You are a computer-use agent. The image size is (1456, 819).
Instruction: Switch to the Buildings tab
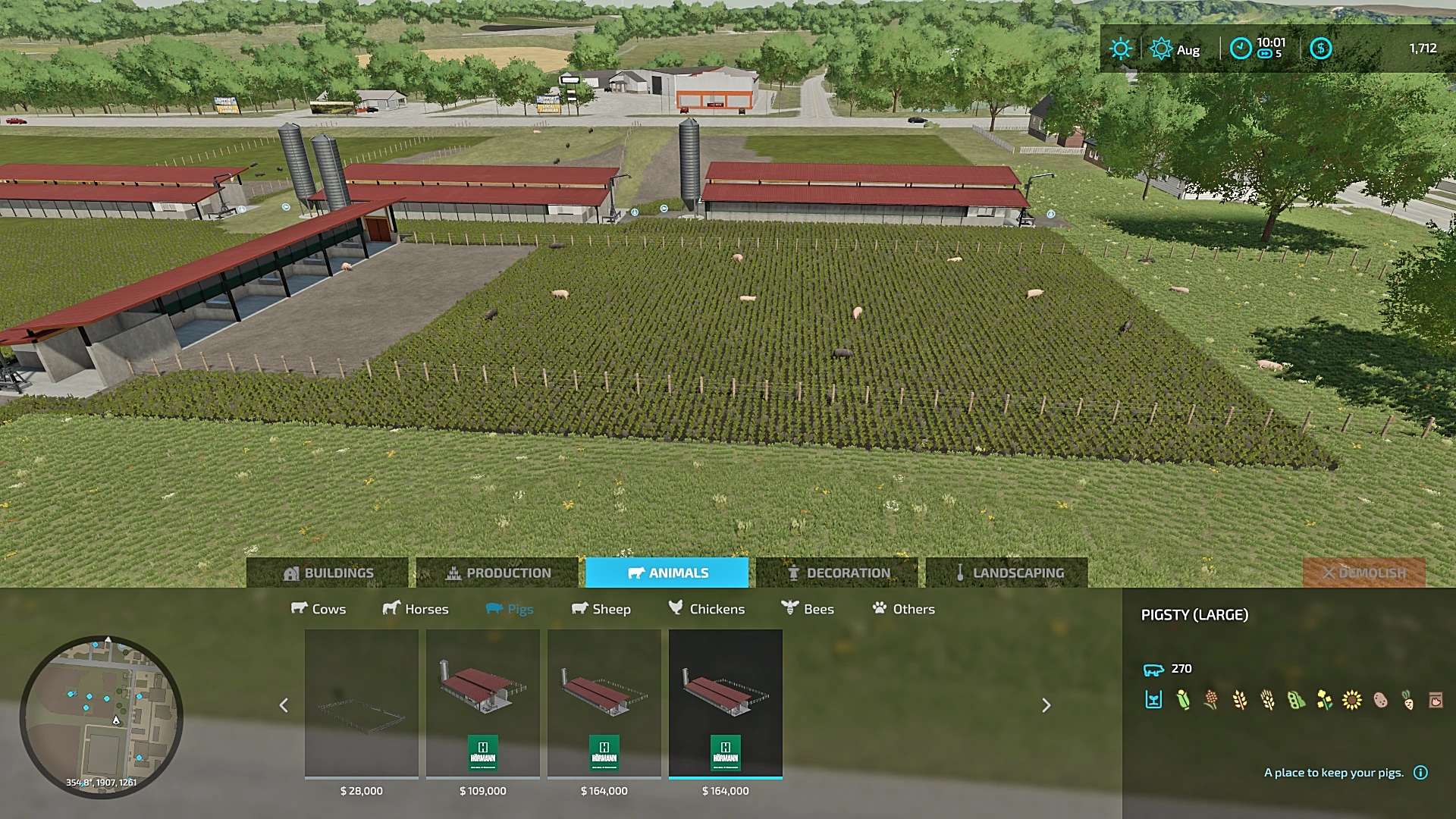point(328,573)
